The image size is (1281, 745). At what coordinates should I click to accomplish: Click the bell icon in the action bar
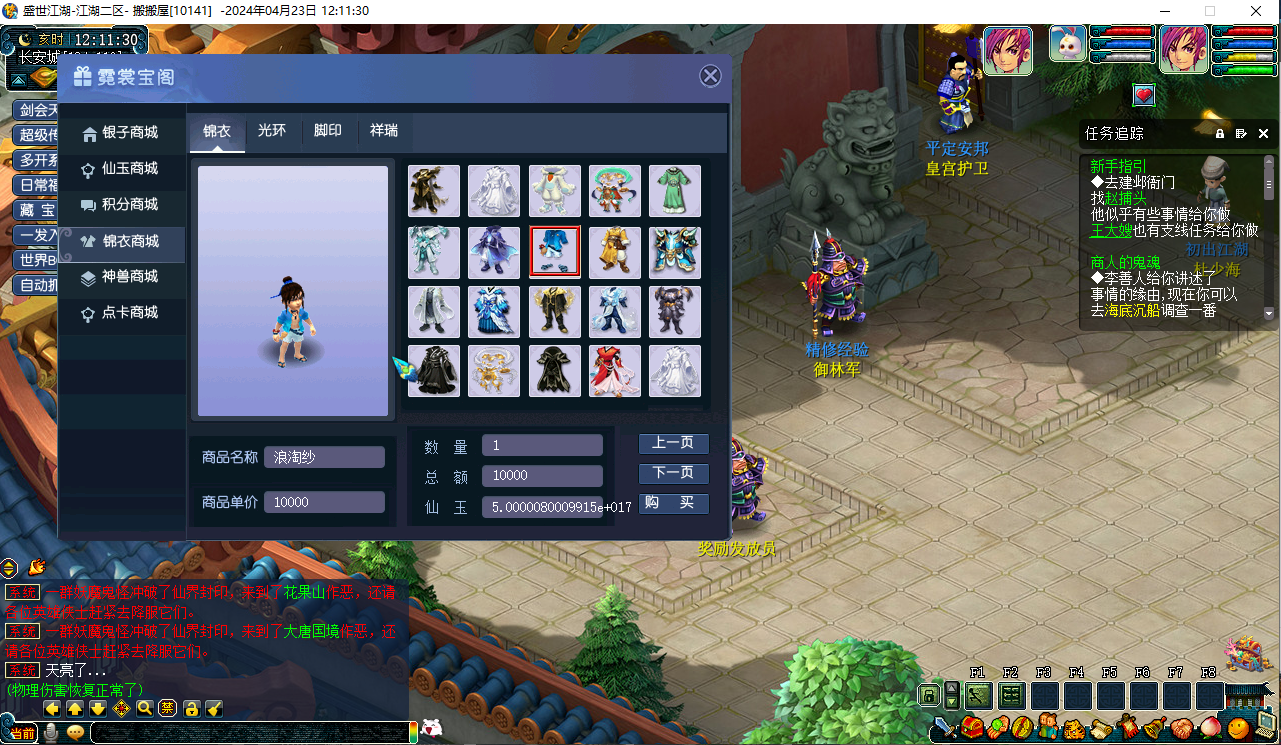click(x=1155, y=725)
